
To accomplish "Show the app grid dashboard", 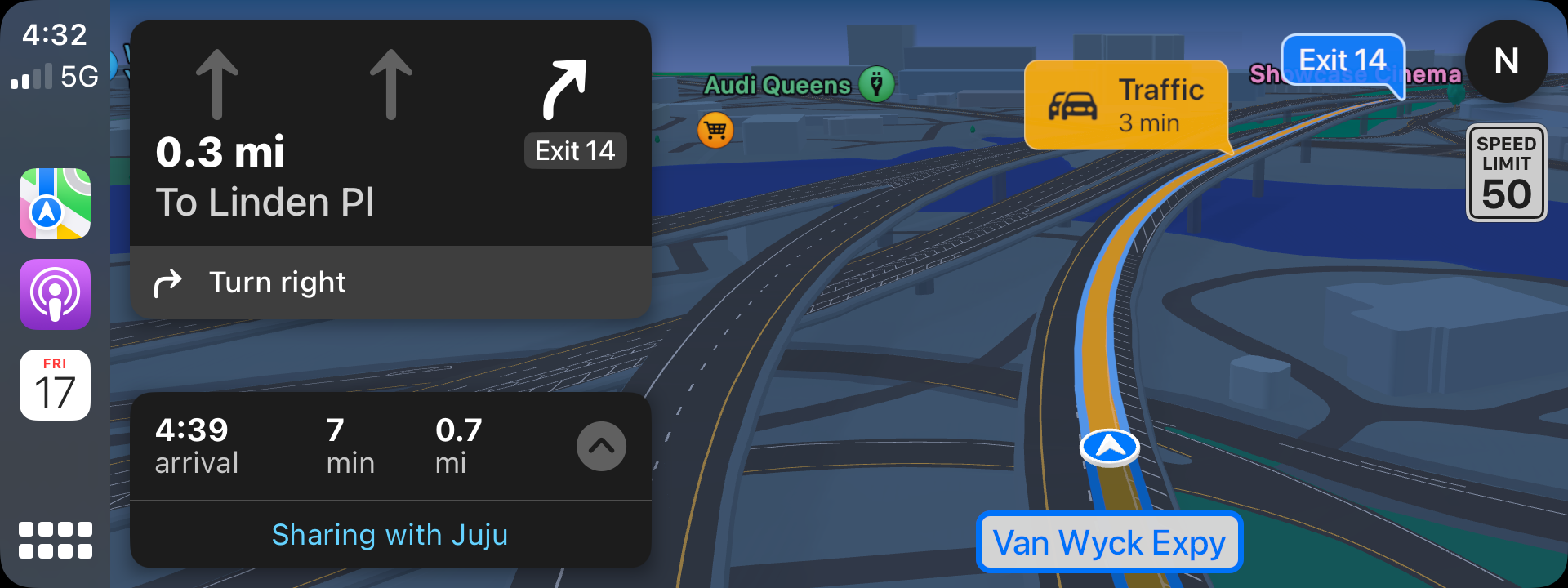I will click(55, 540).
